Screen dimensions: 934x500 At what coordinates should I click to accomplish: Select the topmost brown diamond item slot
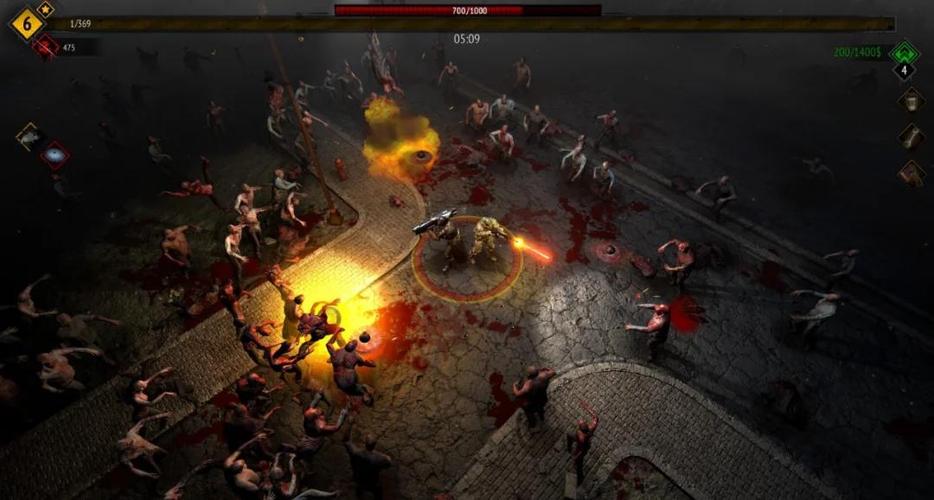[910, 100]
